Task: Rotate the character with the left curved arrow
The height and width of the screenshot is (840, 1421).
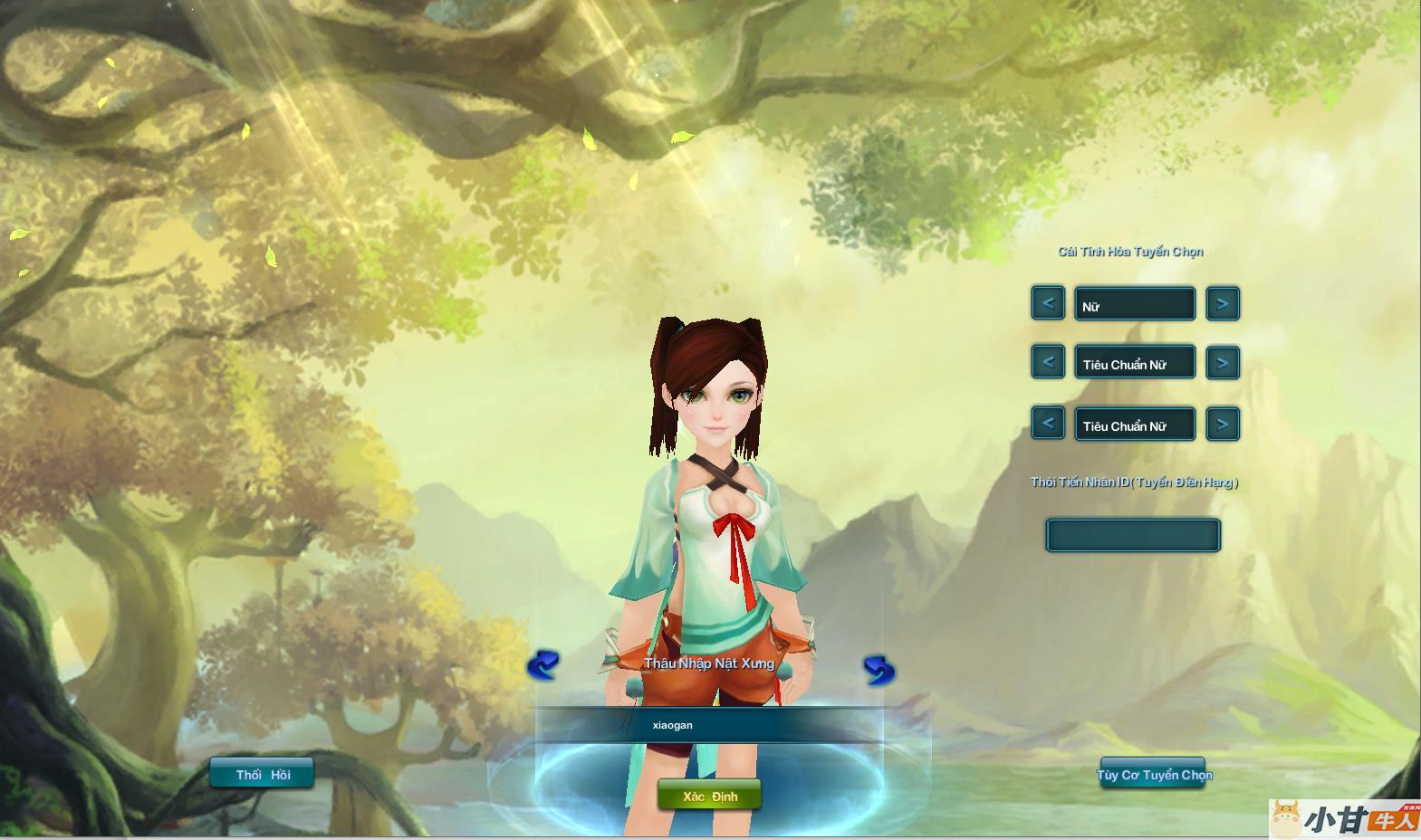Action: 543,666
